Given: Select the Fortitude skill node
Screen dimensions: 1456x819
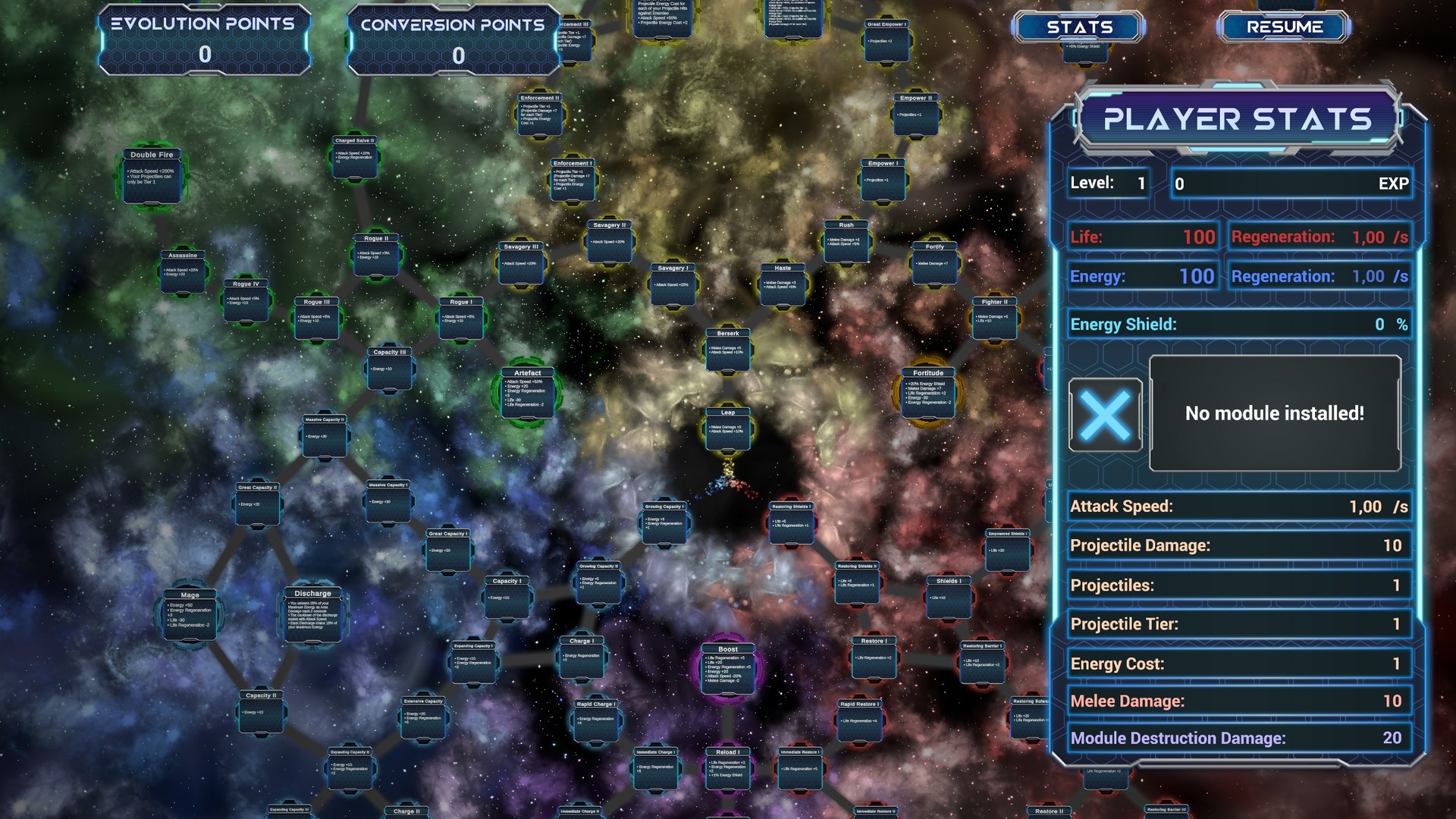Looking at the screenshot, I should [x=927, y=393].
